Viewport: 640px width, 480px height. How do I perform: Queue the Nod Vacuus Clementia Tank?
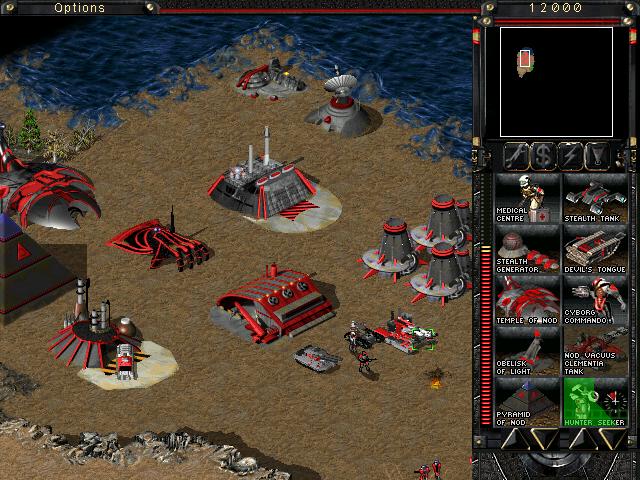tap(594, 351)
